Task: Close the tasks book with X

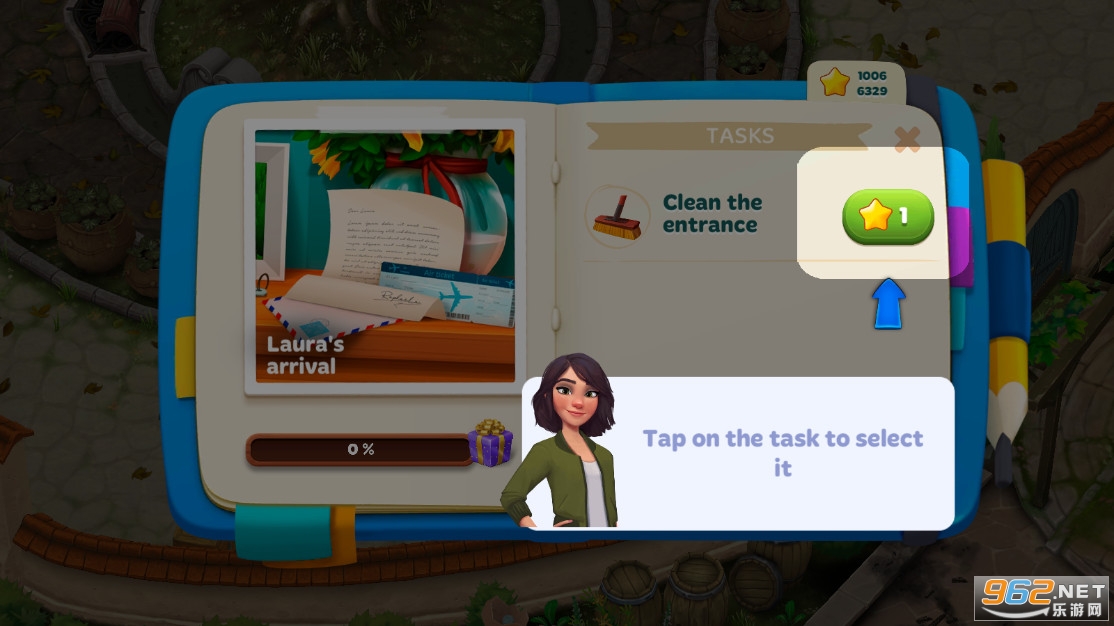Action: (907, 140)
